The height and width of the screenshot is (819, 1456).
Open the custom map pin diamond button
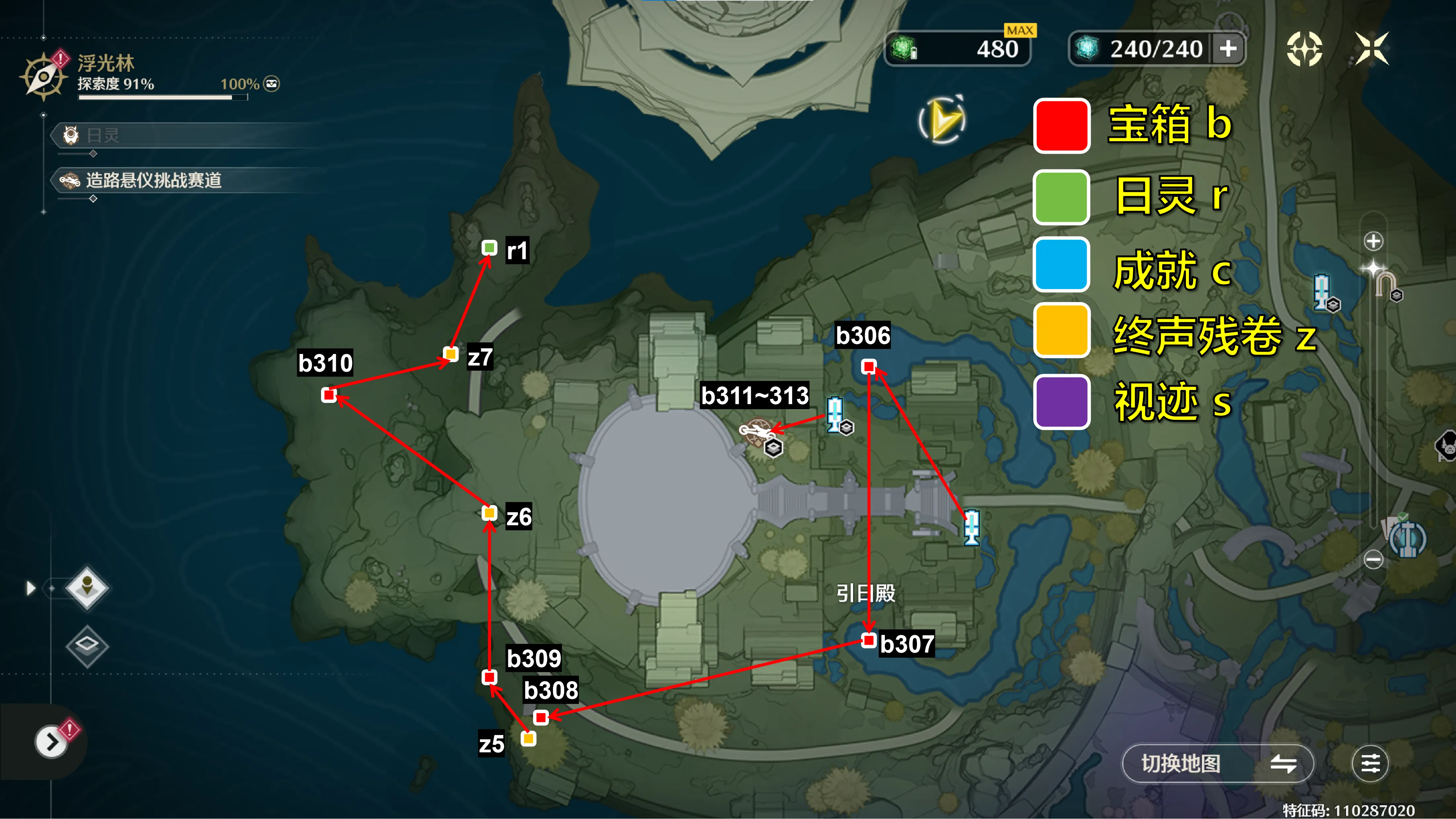coord(87,587)
